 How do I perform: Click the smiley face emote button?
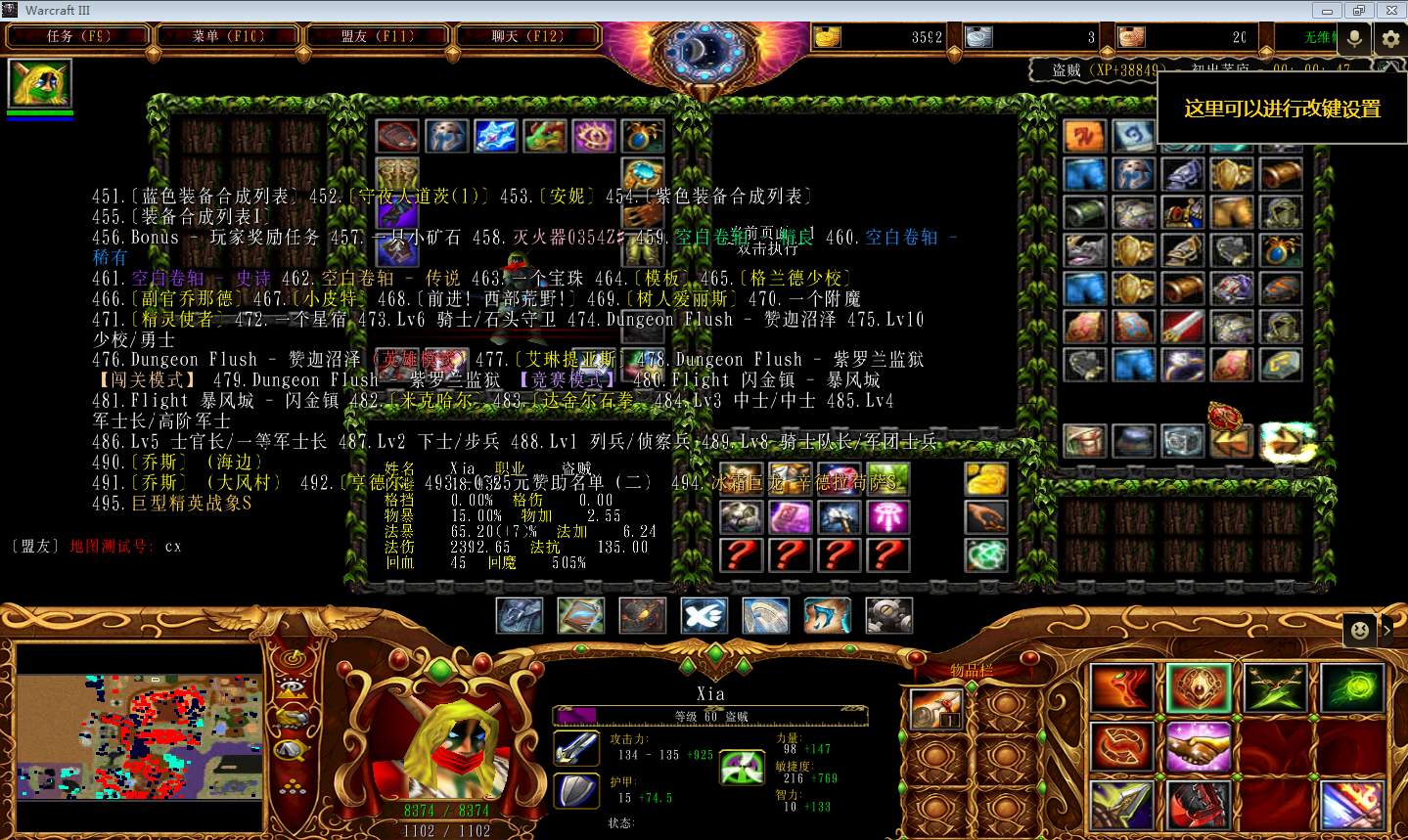1359,631
